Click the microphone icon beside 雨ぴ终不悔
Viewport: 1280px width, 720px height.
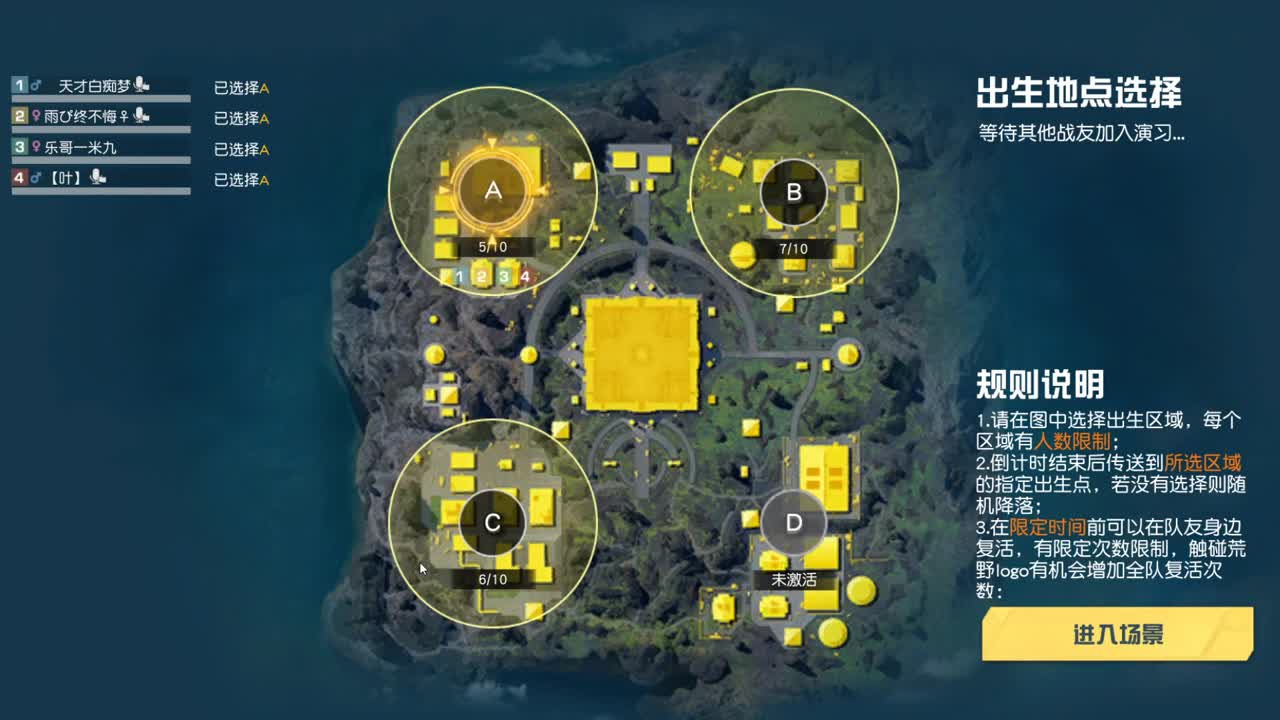click(x=143, y=117)
